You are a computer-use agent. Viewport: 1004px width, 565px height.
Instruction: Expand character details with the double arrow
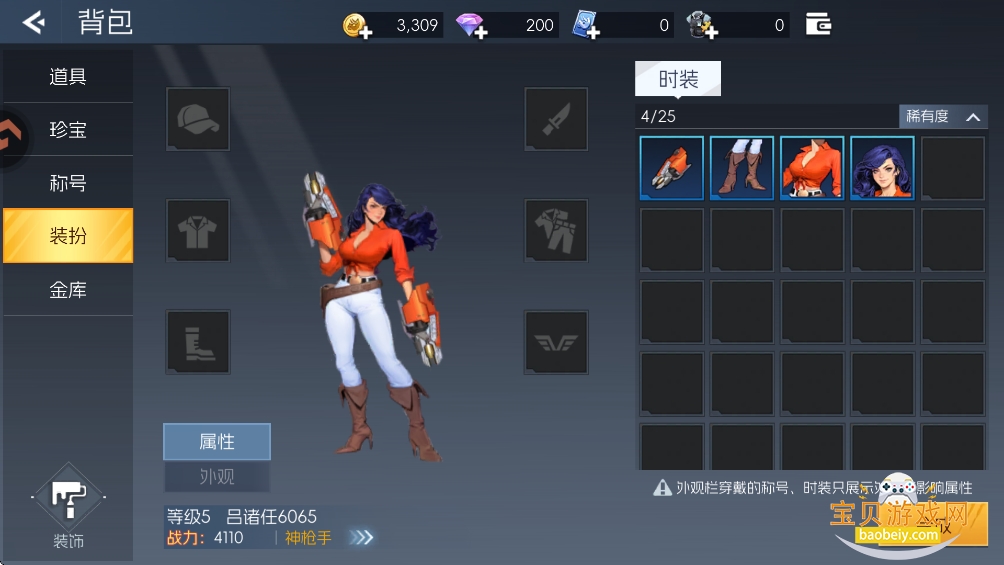(362, 538)
